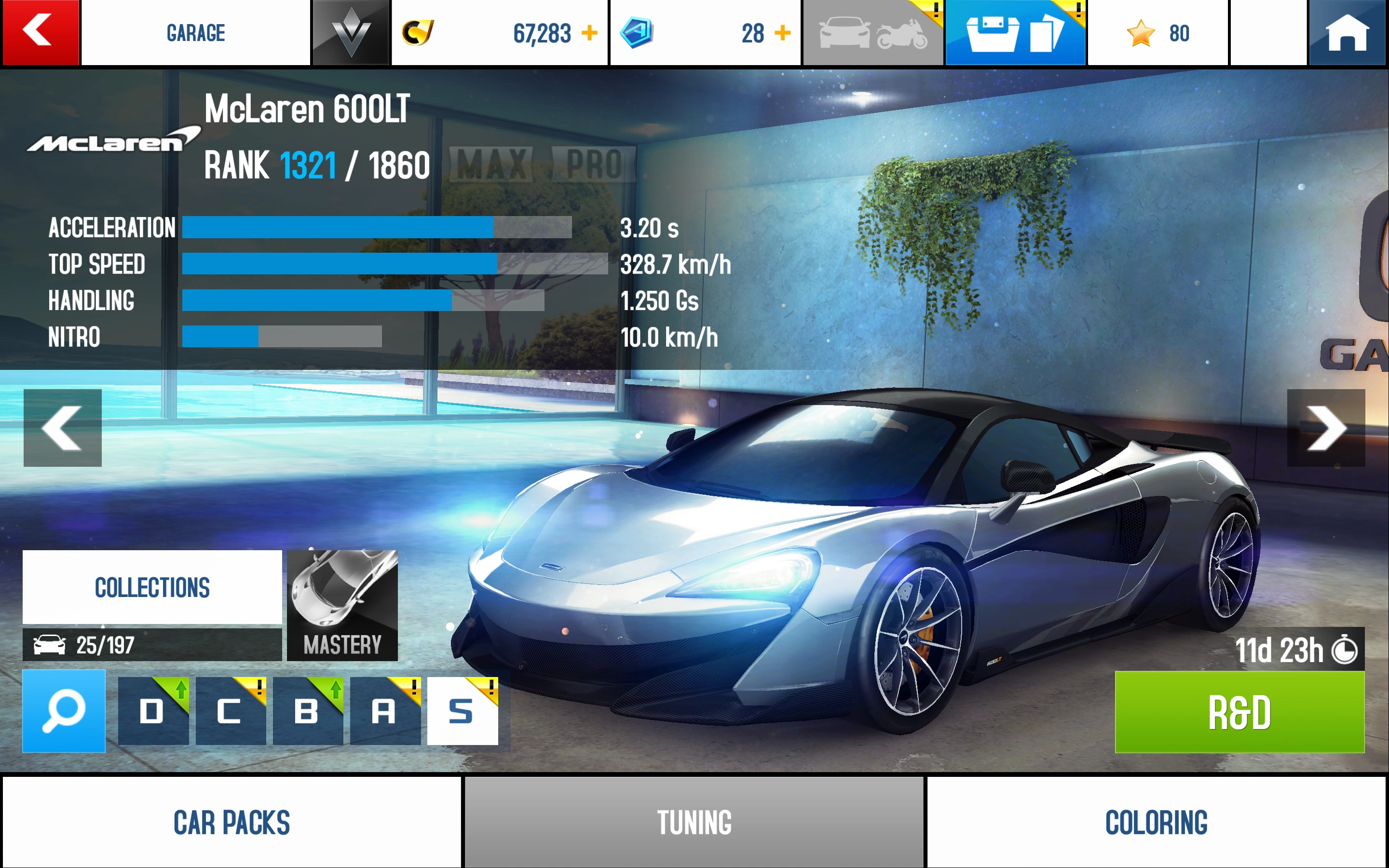This screenshot has width=1389, height=868.
Task: Enter the R&D event
Action: (x=1239, y=712)
